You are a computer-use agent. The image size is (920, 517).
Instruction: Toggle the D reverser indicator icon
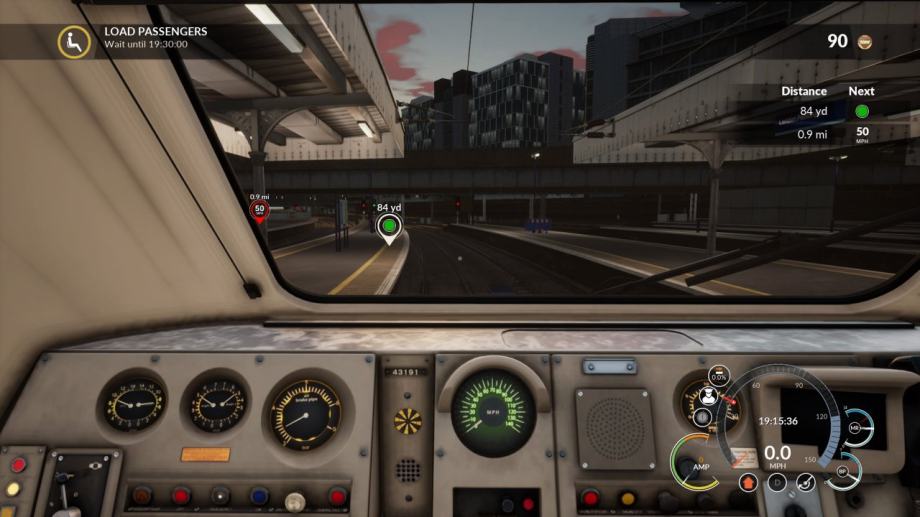(776, 483)
